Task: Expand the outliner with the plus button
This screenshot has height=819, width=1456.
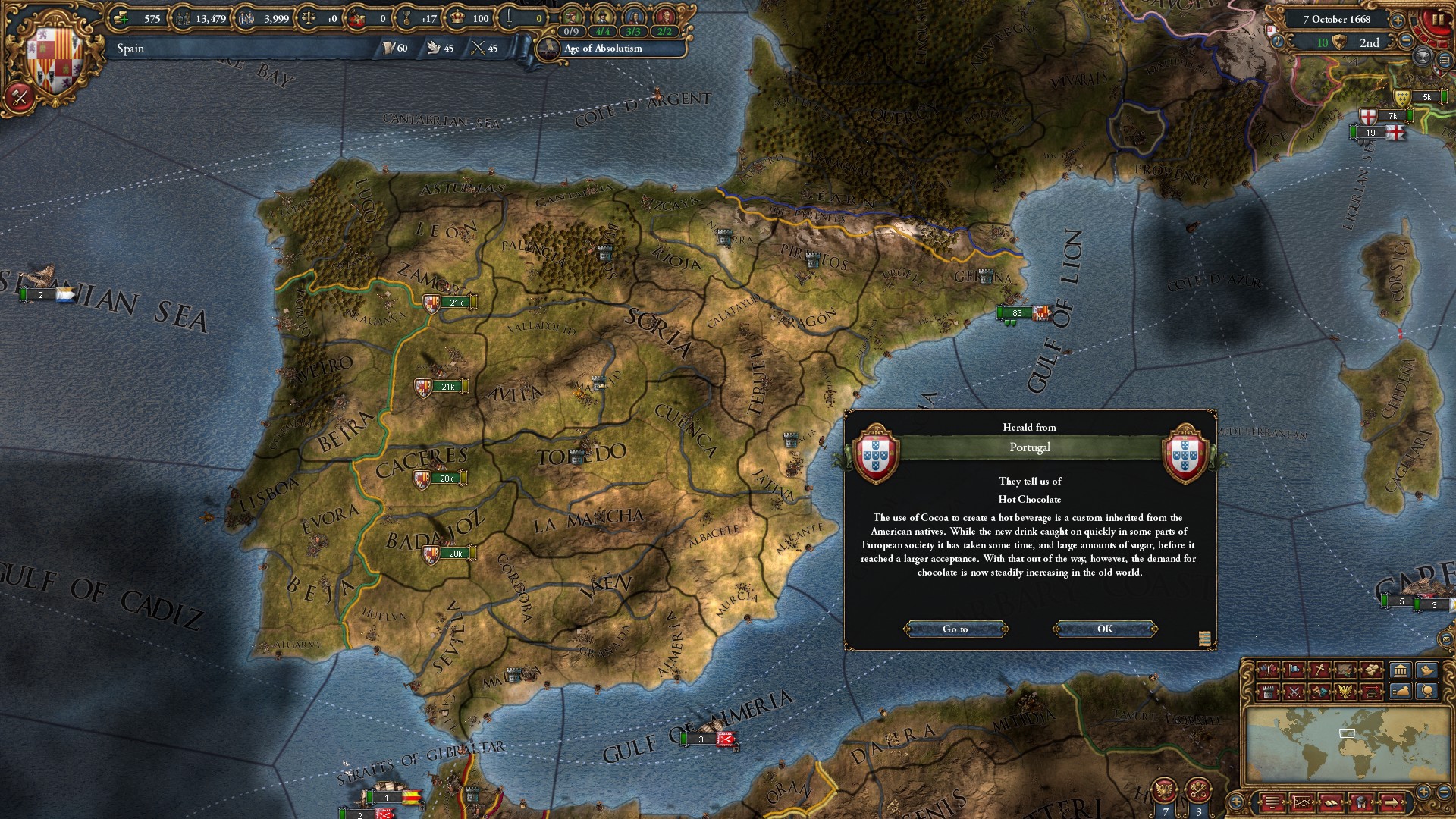Action: pyautogui.click(x=1236, y=800)
